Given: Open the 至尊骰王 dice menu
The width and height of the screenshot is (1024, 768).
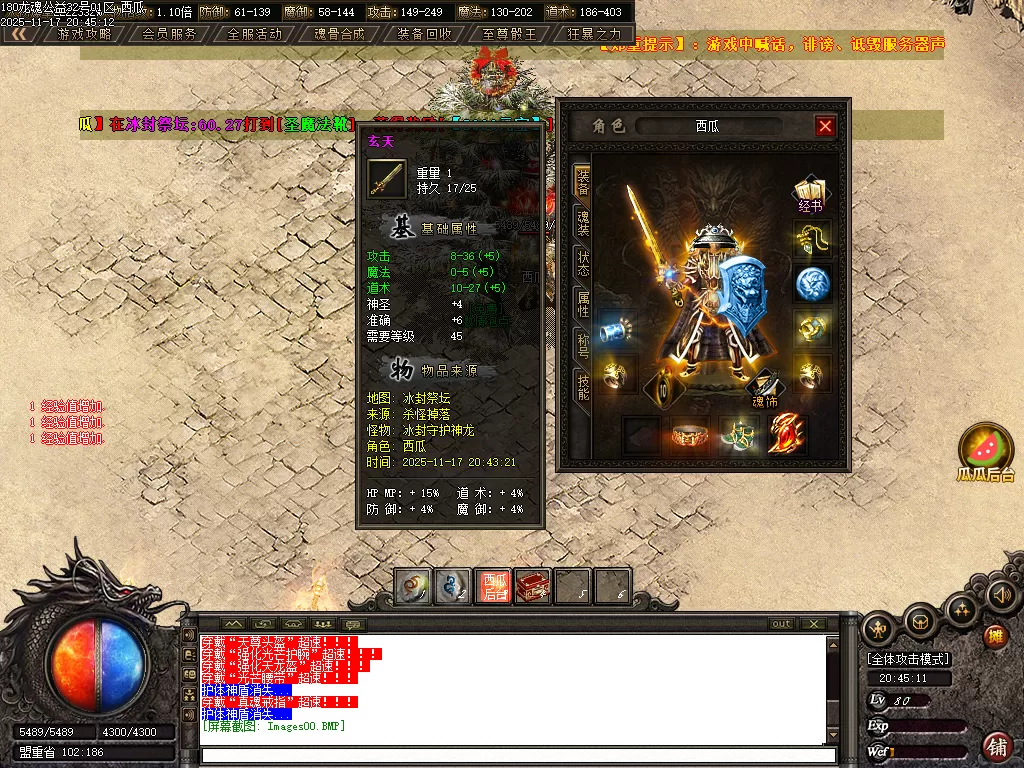Looking at the screenshot, I should pyautogui.click(x=509, y=34).
